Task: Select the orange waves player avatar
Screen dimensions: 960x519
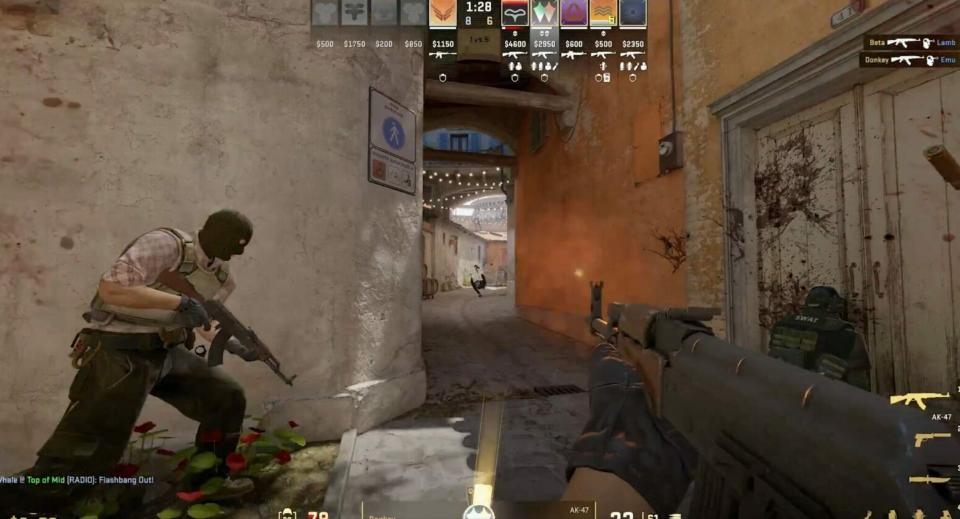Action: point(602,13)
